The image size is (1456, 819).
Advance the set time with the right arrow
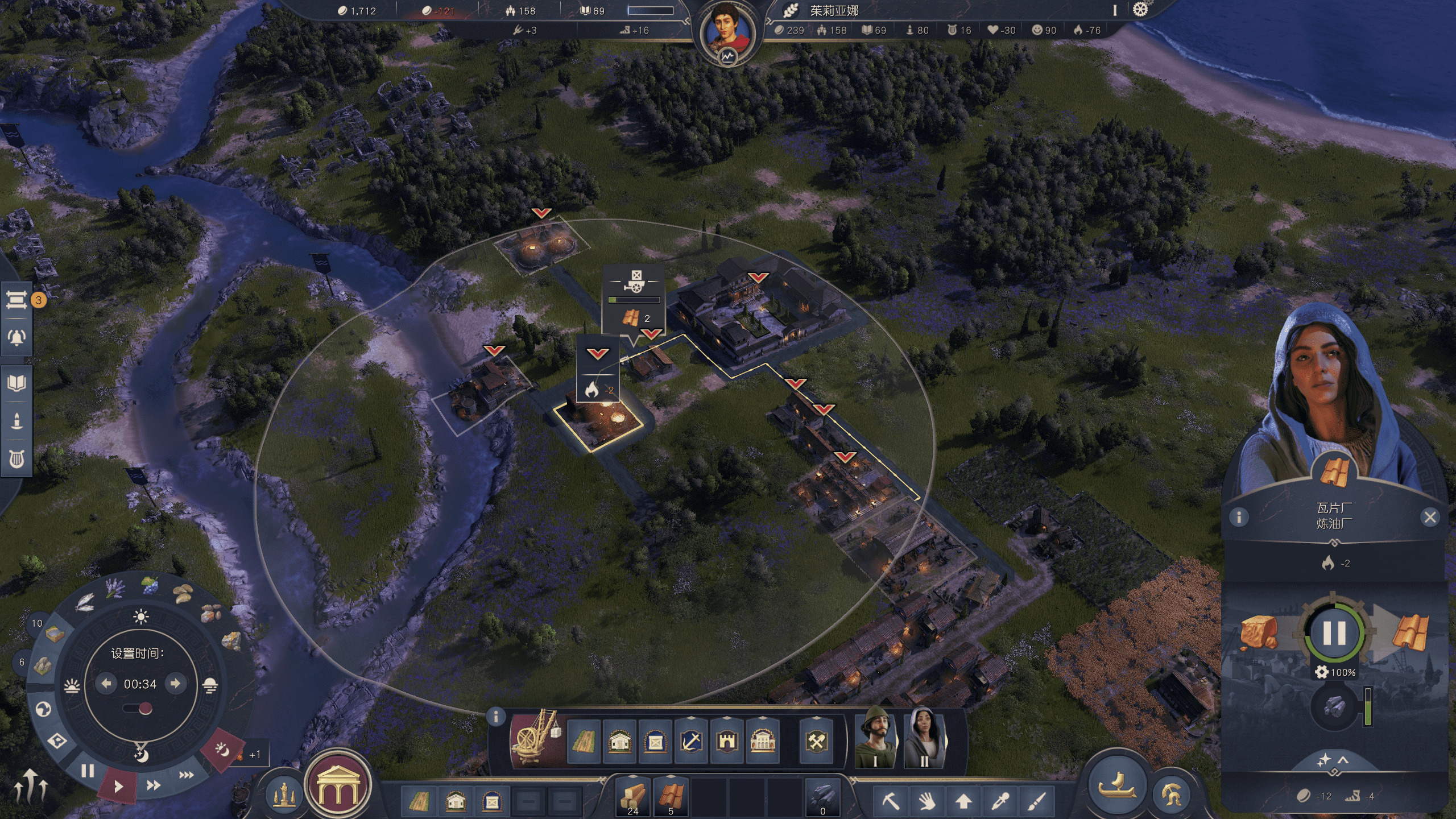click(176, 684)
